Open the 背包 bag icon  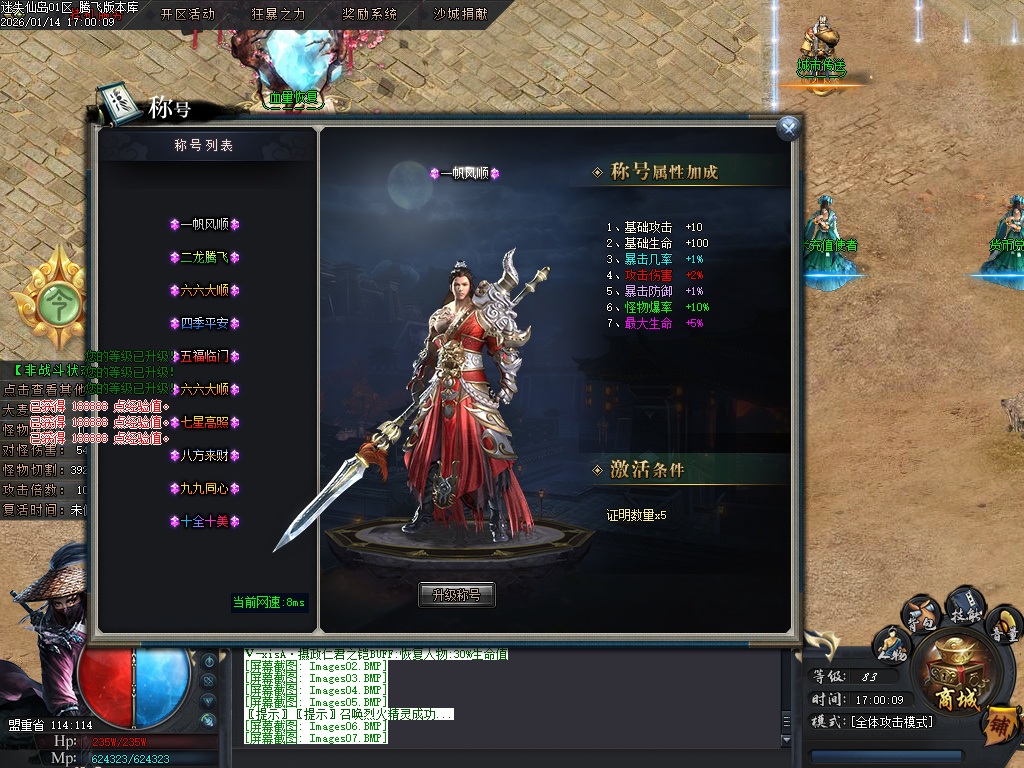click(x=922, y=614)
